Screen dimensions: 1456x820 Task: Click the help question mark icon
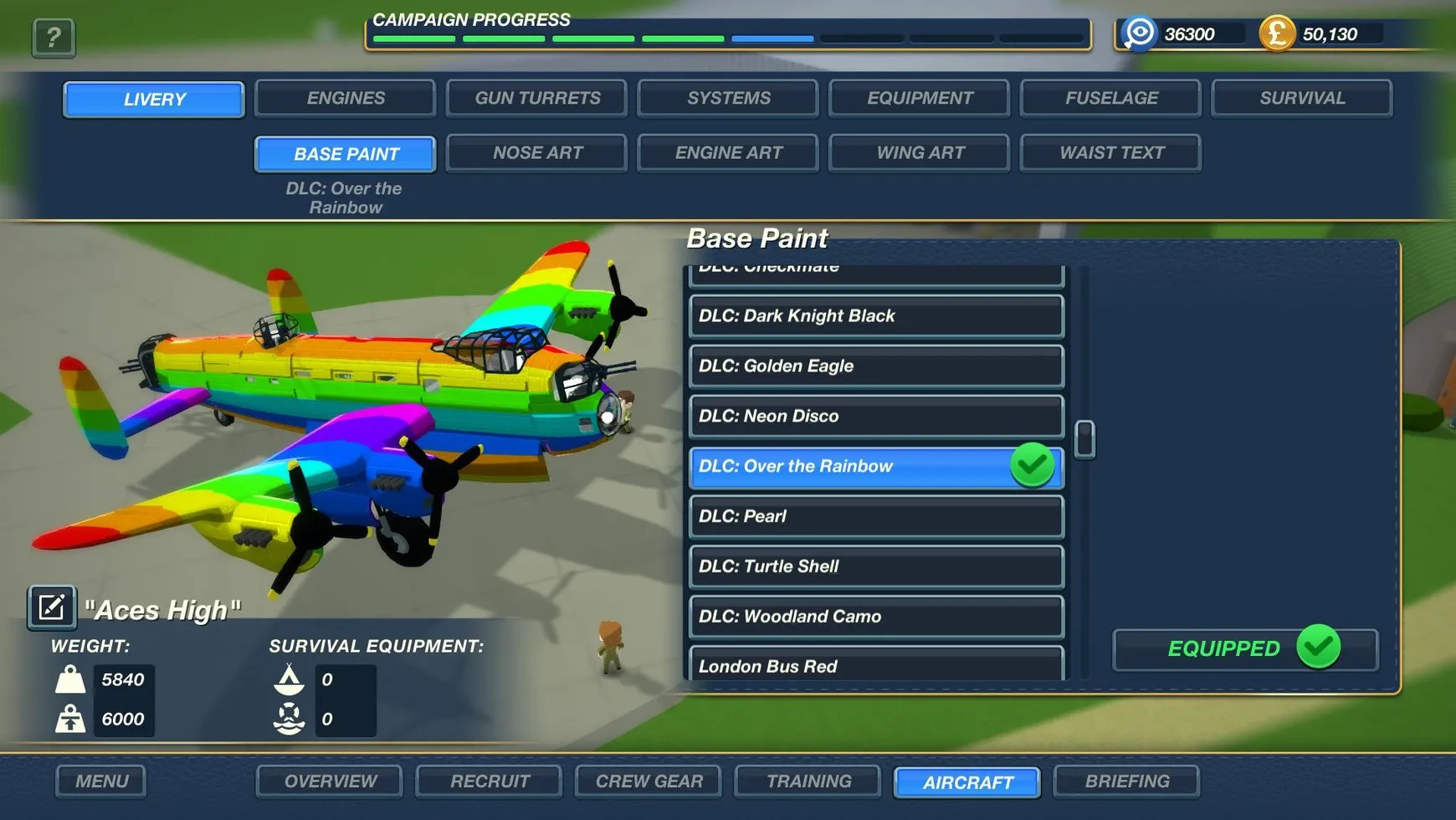(53, 37)
